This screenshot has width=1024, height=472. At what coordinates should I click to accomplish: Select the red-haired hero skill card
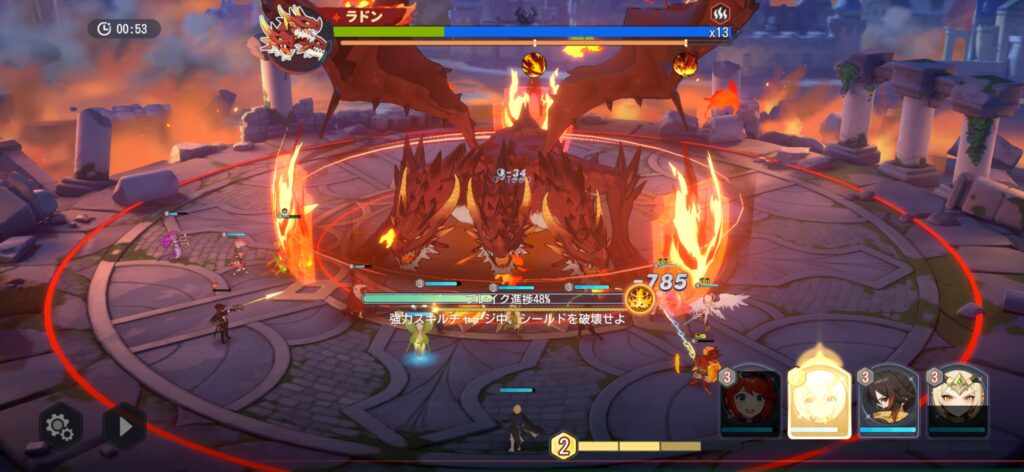(x=749, y=402)
